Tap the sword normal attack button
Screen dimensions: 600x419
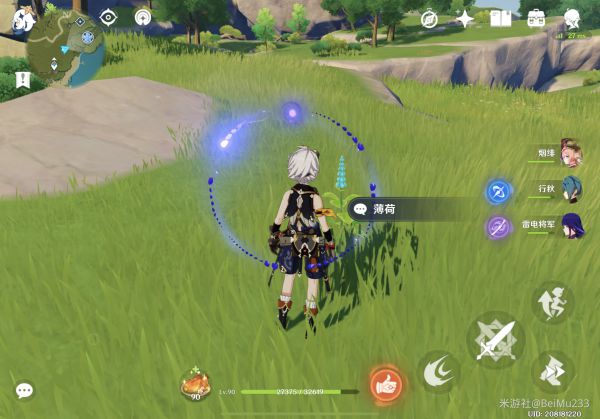[x=495, y=342]
